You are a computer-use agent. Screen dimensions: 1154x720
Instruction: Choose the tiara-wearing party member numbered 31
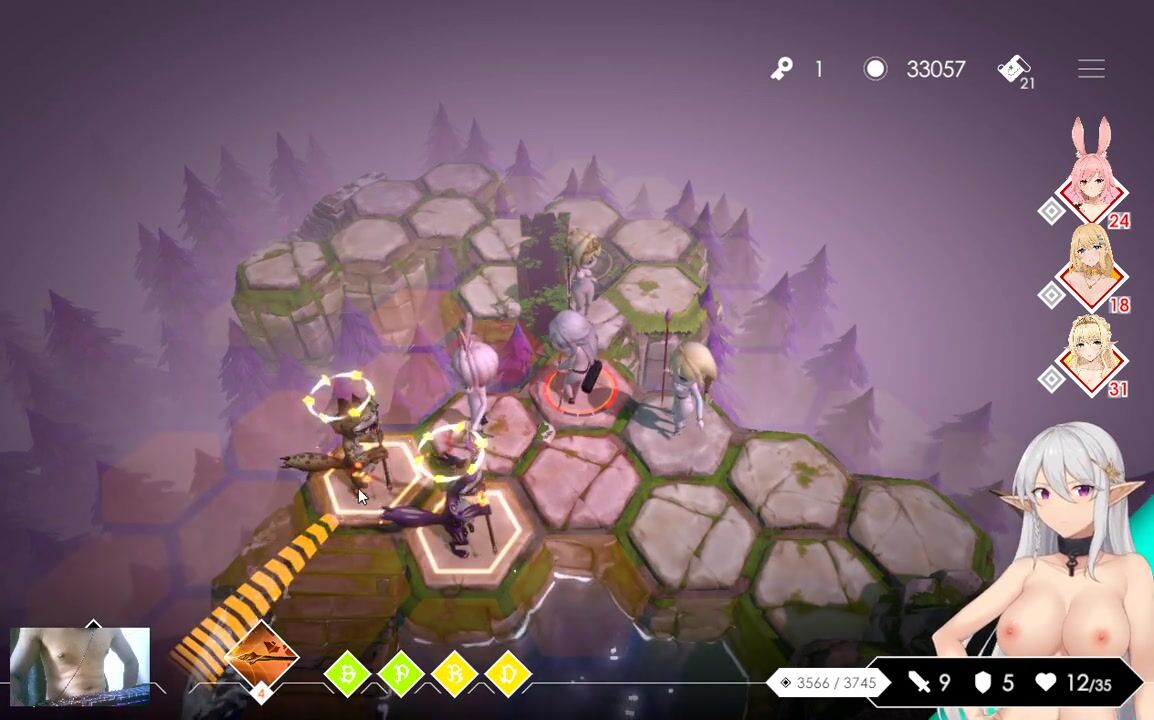pyautogui.click(x=1091, y=355)
